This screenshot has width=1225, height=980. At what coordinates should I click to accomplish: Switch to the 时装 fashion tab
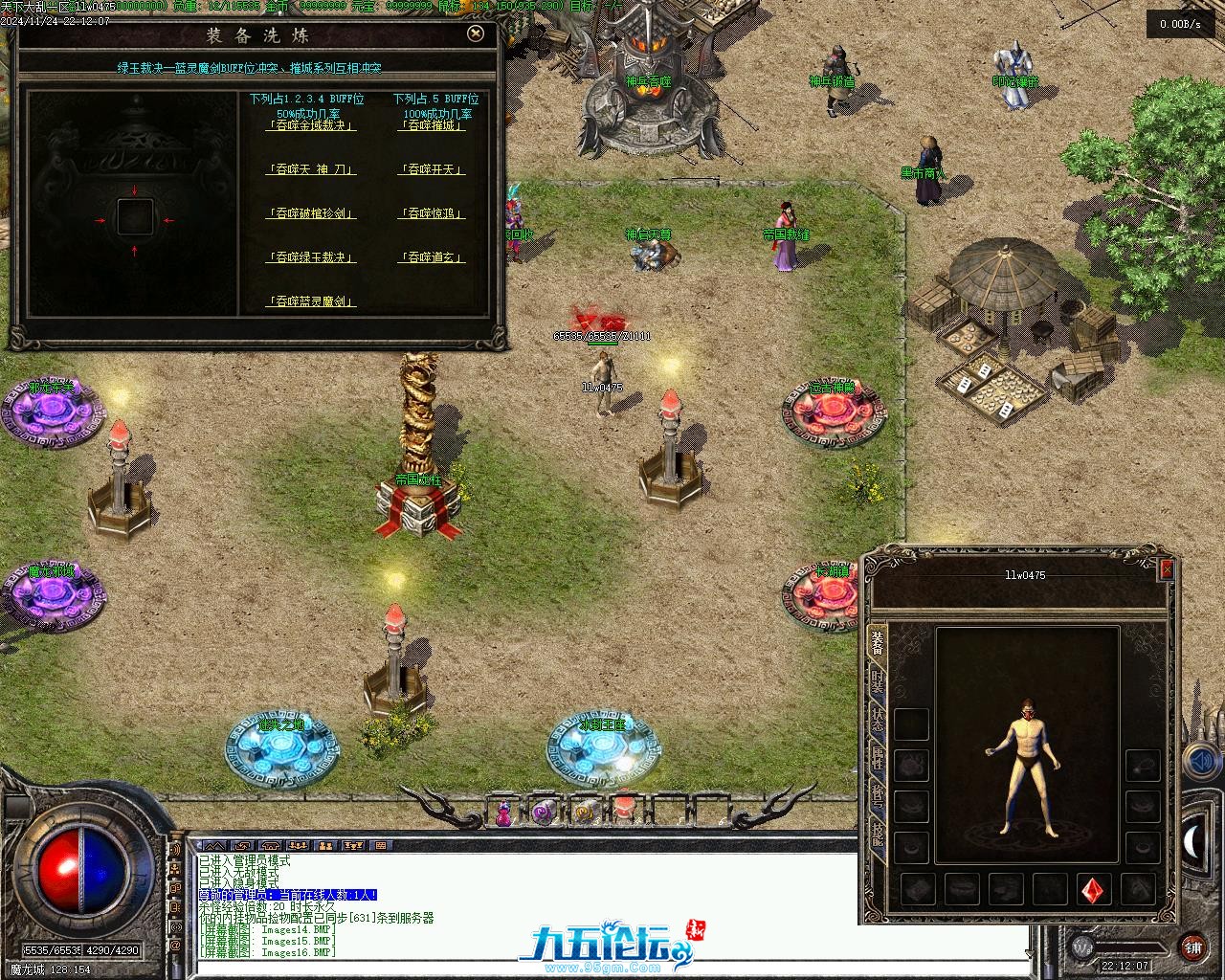pyautogui.click(x=877, y=682)
